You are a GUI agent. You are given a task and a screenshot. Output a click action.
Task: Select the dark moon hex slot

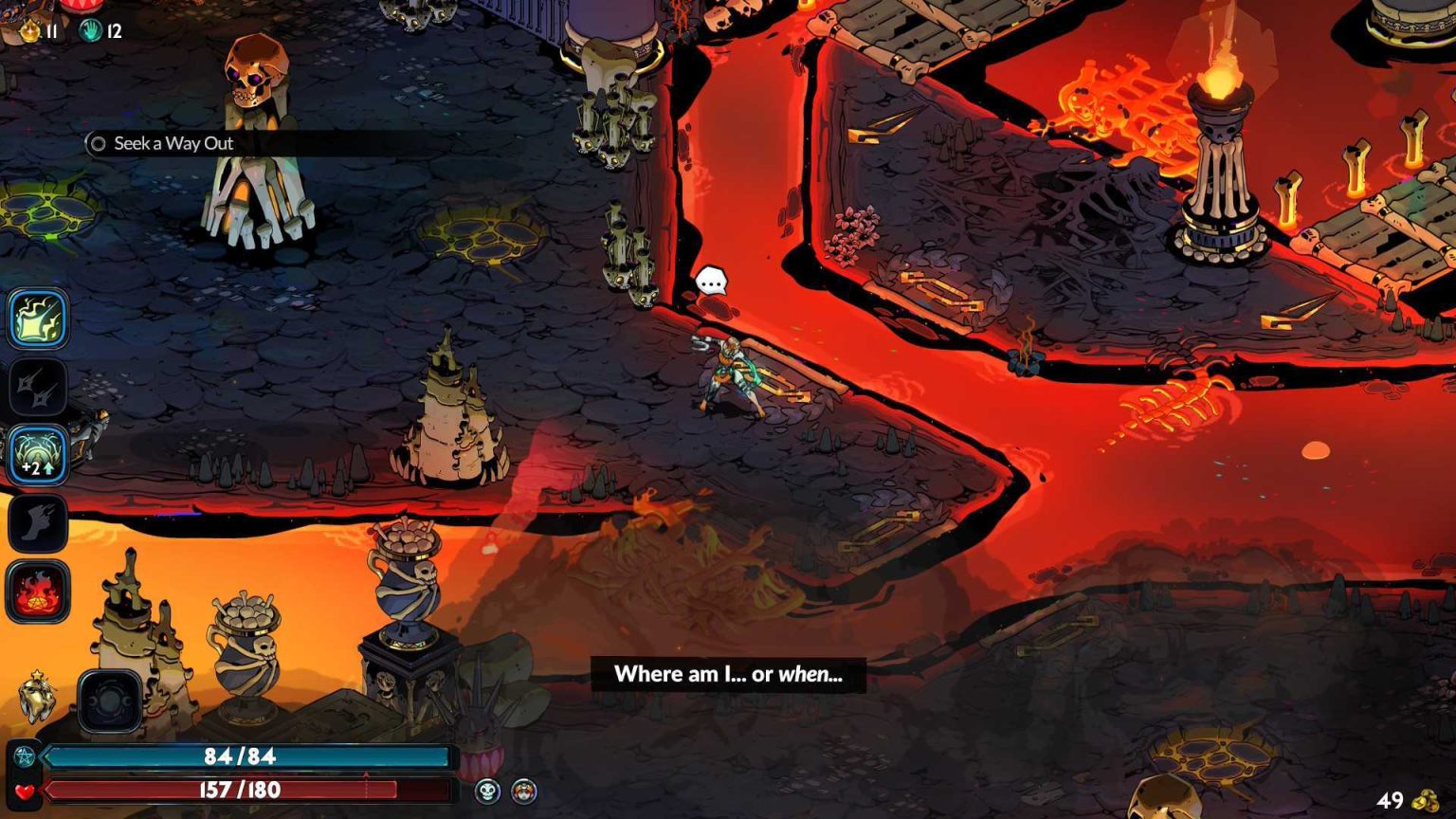tap(110, 701)
